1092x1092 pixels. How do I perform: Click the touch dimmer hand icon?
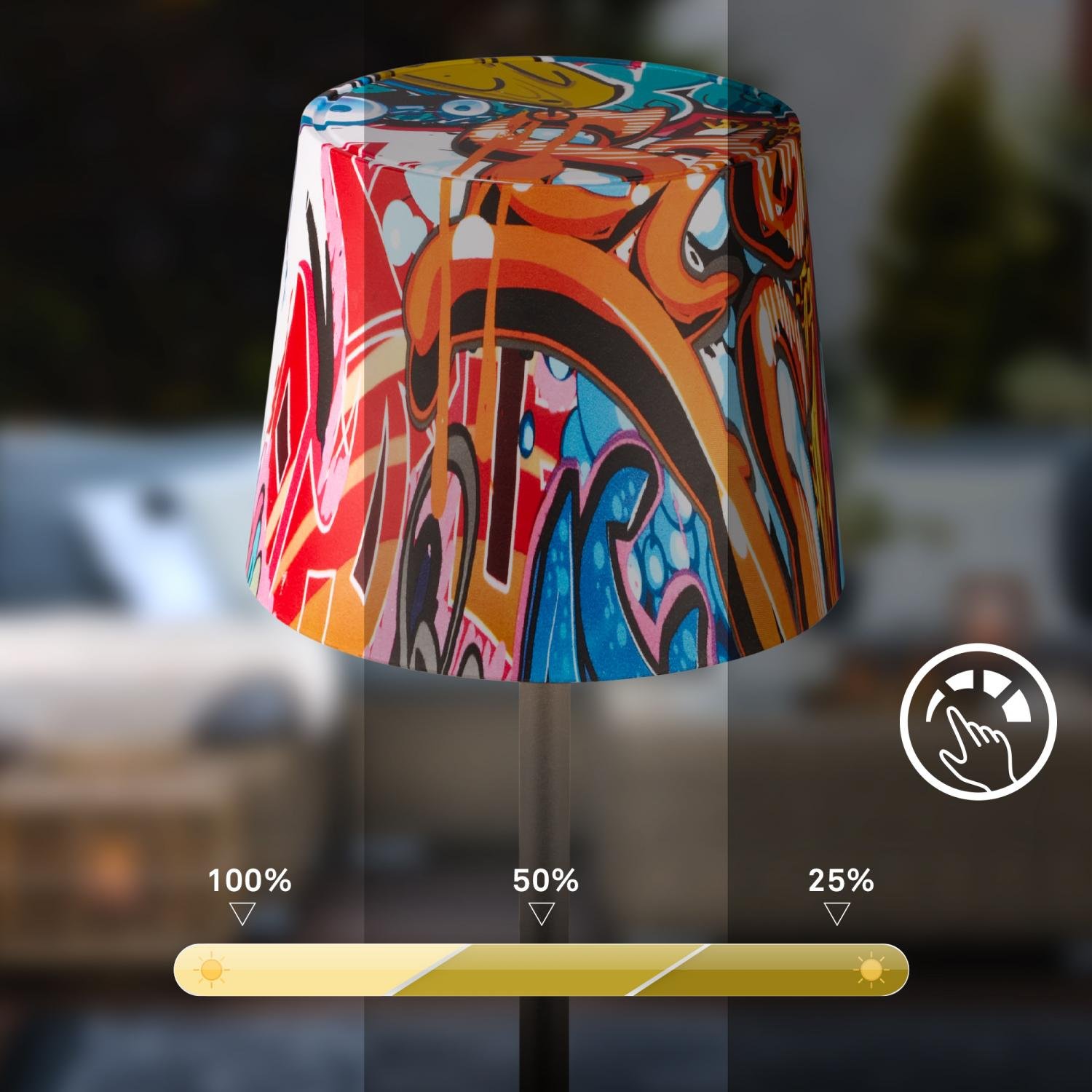click(x=977, y=721)
